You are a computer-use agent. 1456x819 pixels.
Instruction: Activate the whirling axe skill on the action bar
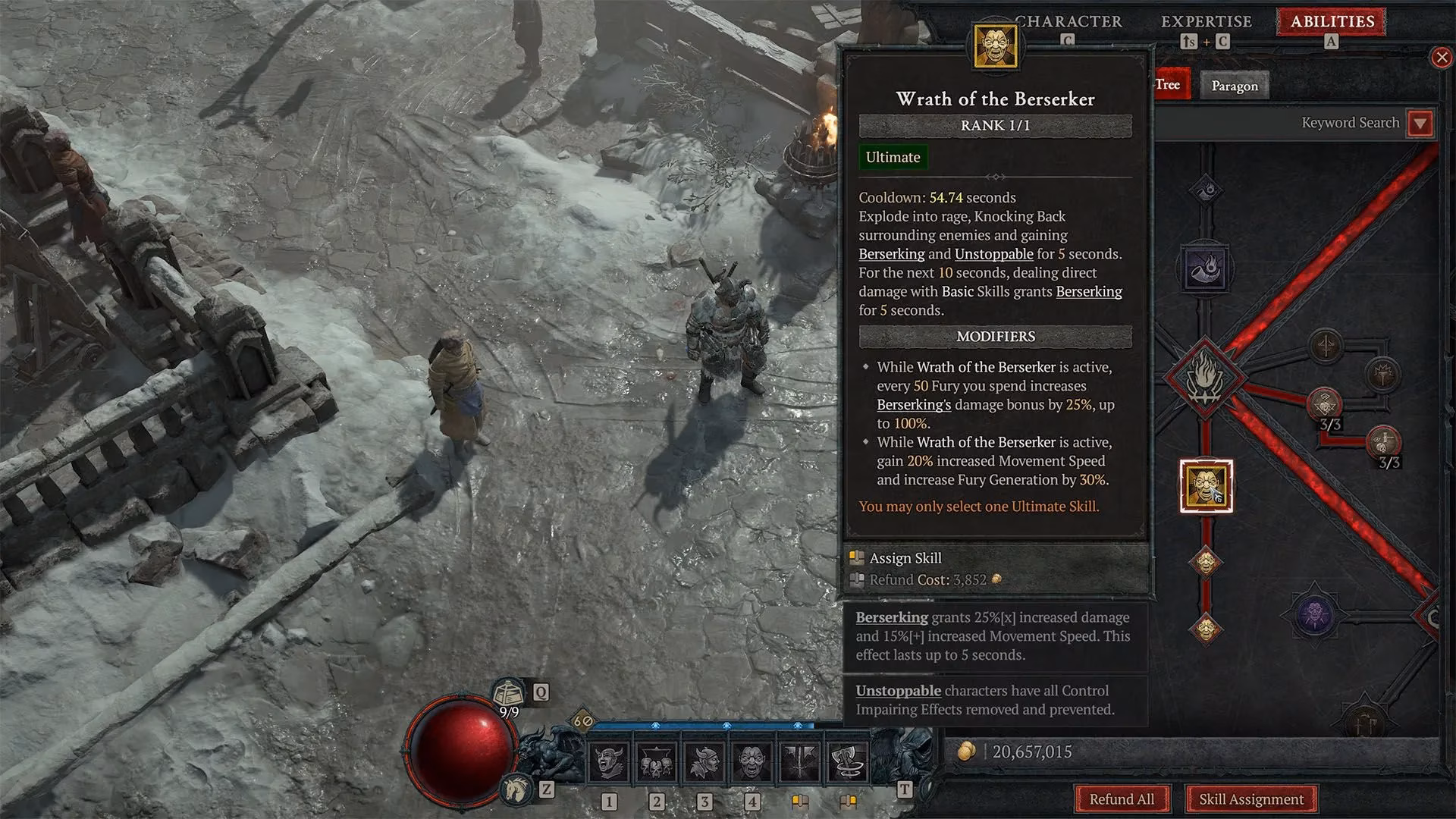(x=849, y=761)
